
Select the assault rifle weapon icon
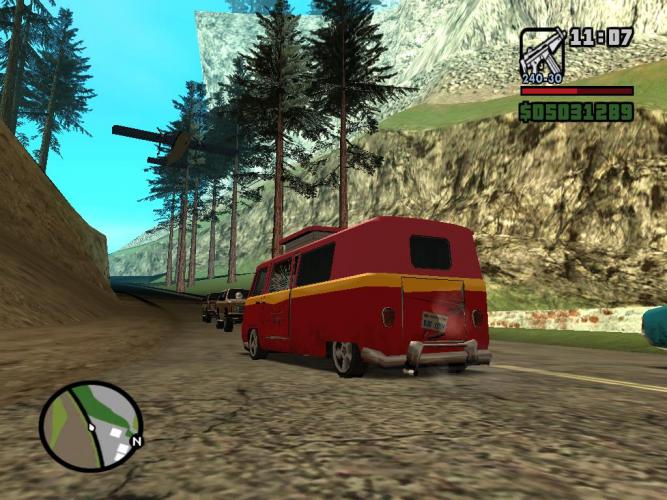tap(541, 54)
